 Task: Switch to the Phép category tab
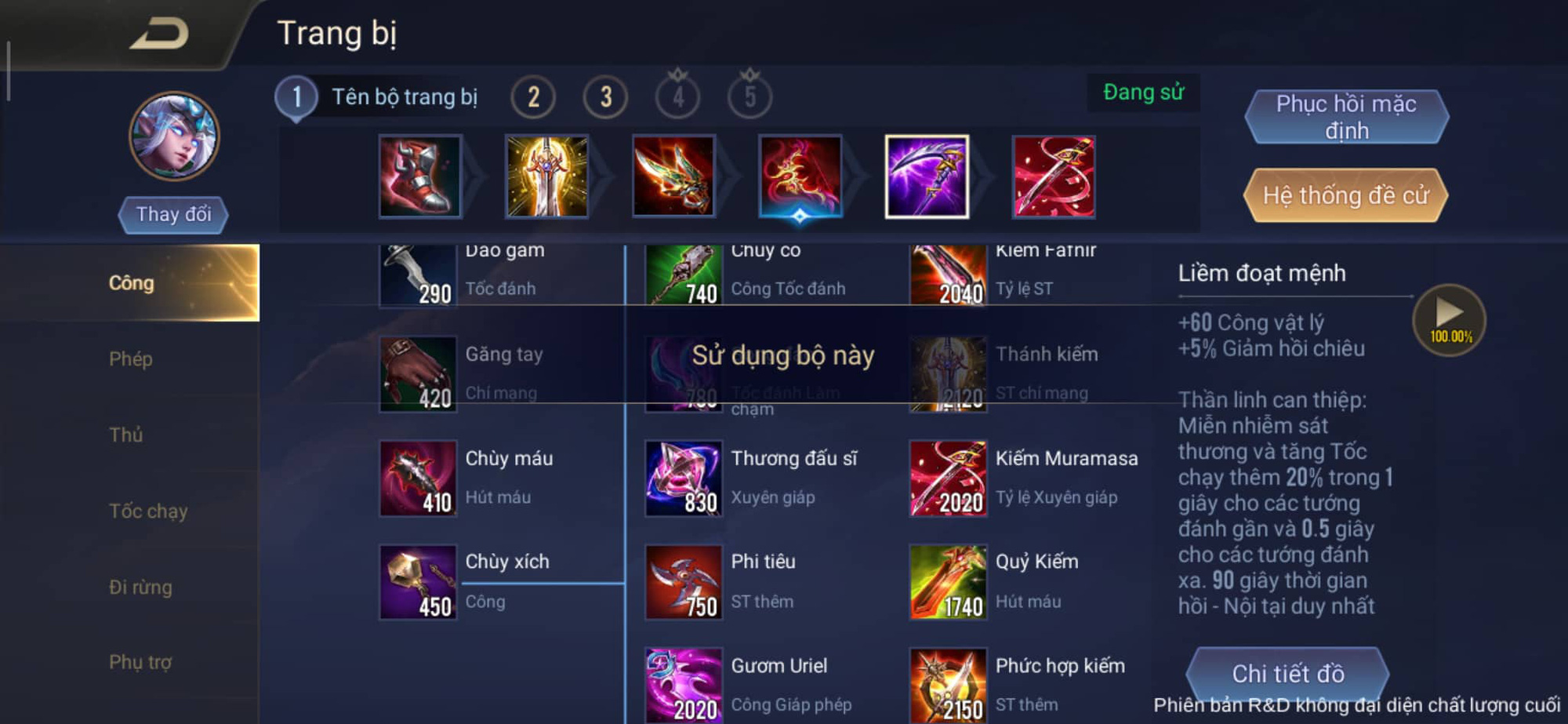click(x=130, y=359)
